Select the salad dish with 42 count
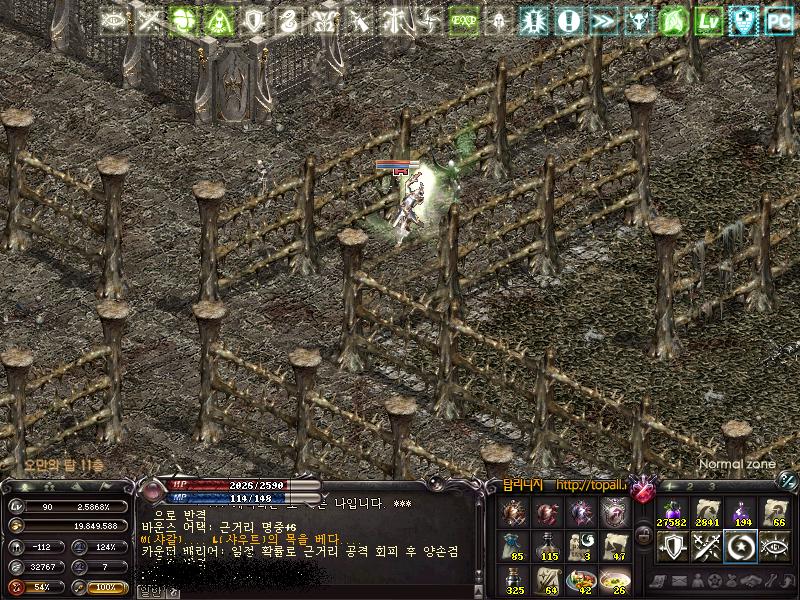The width and height of the screenshot is (800, 600). (580, 579)
